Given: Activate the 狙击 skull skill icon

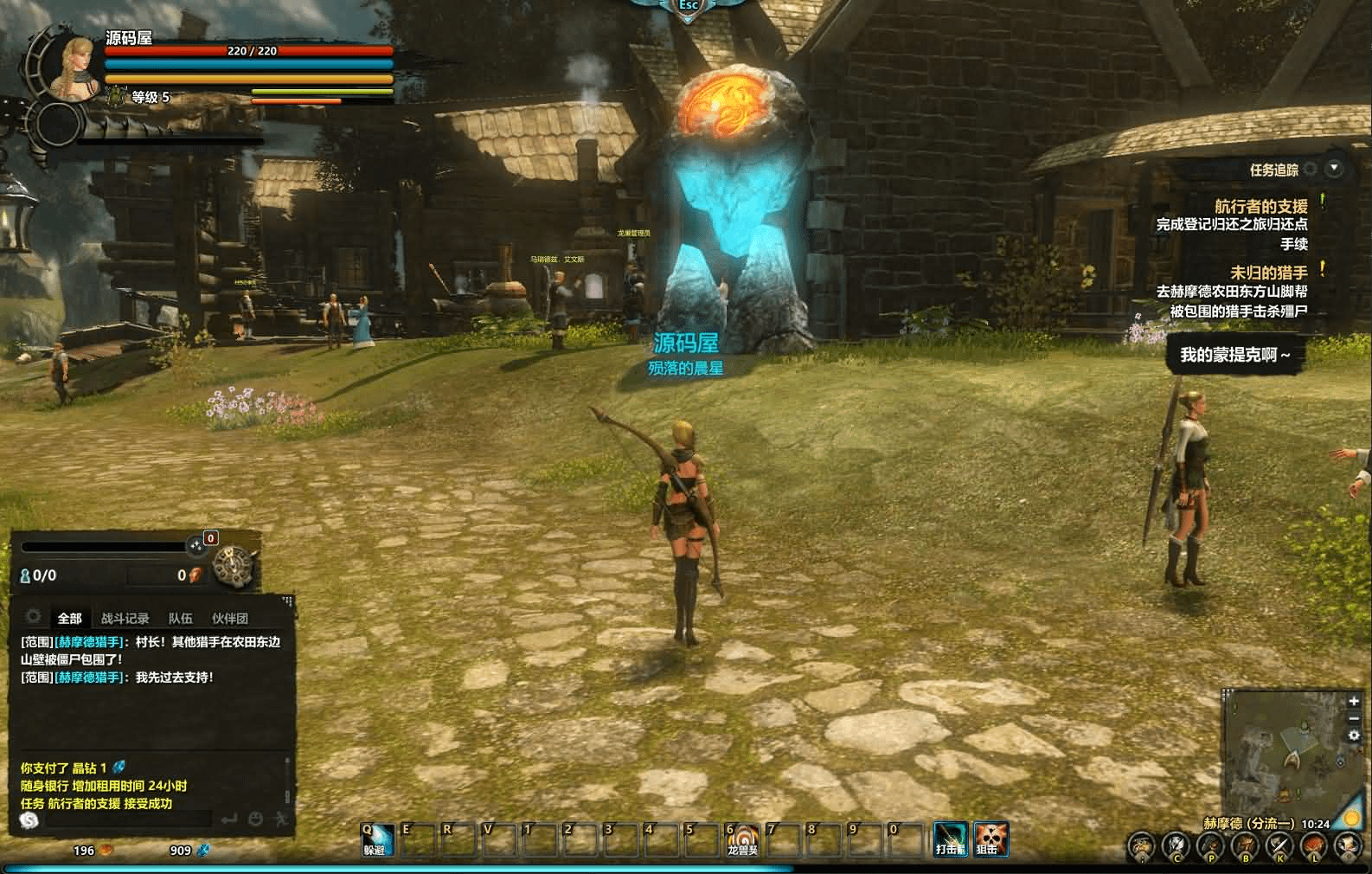Looking at the screenshot, I should point(990,839).
